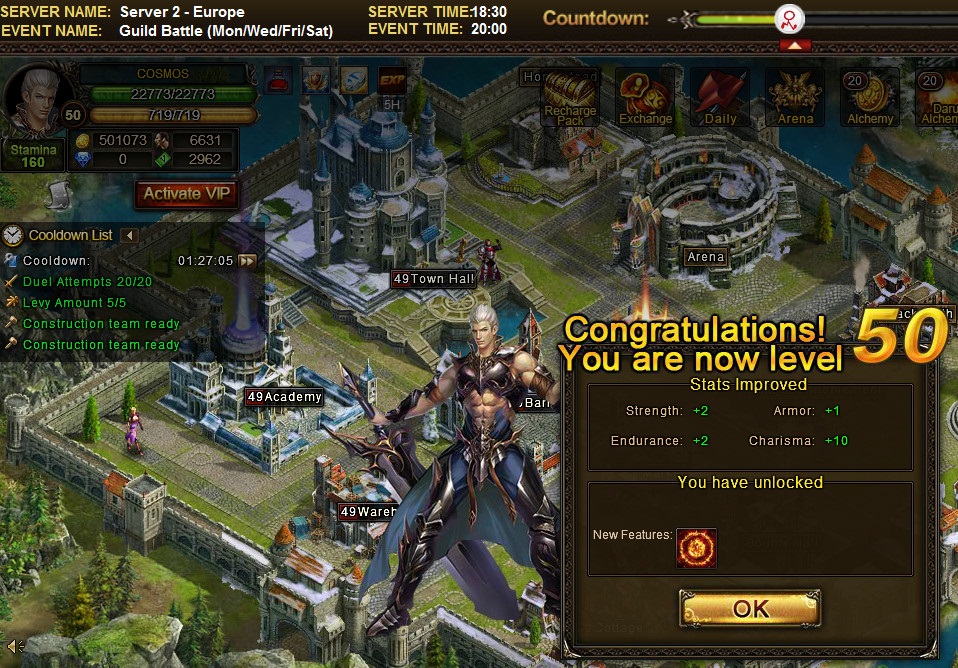Collapse the Cooldown List panel
The height and width of the screenshot is (668, 958).
[129, 235]
